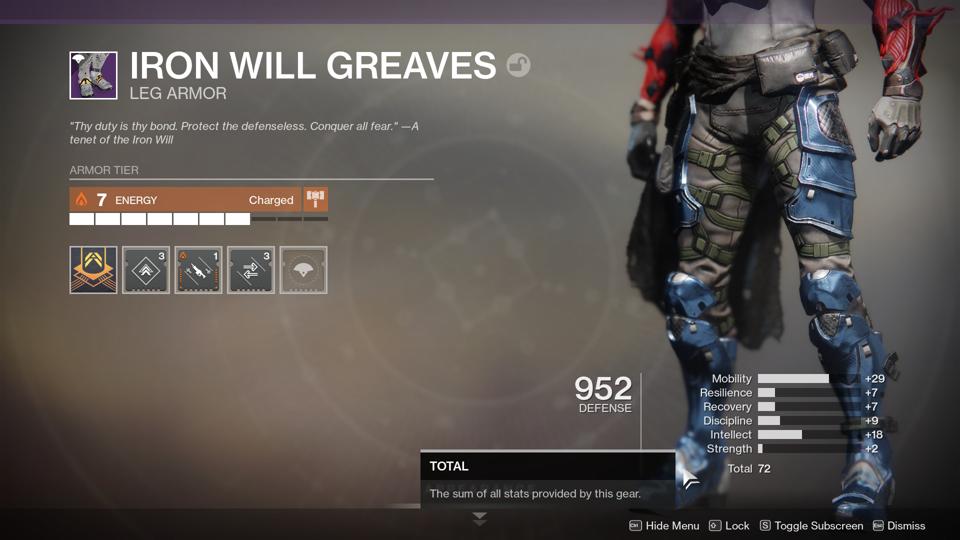Select the opposing arrows mod slot
The width and height of the screenshot is (960, 540).
[x=251, y=270]
